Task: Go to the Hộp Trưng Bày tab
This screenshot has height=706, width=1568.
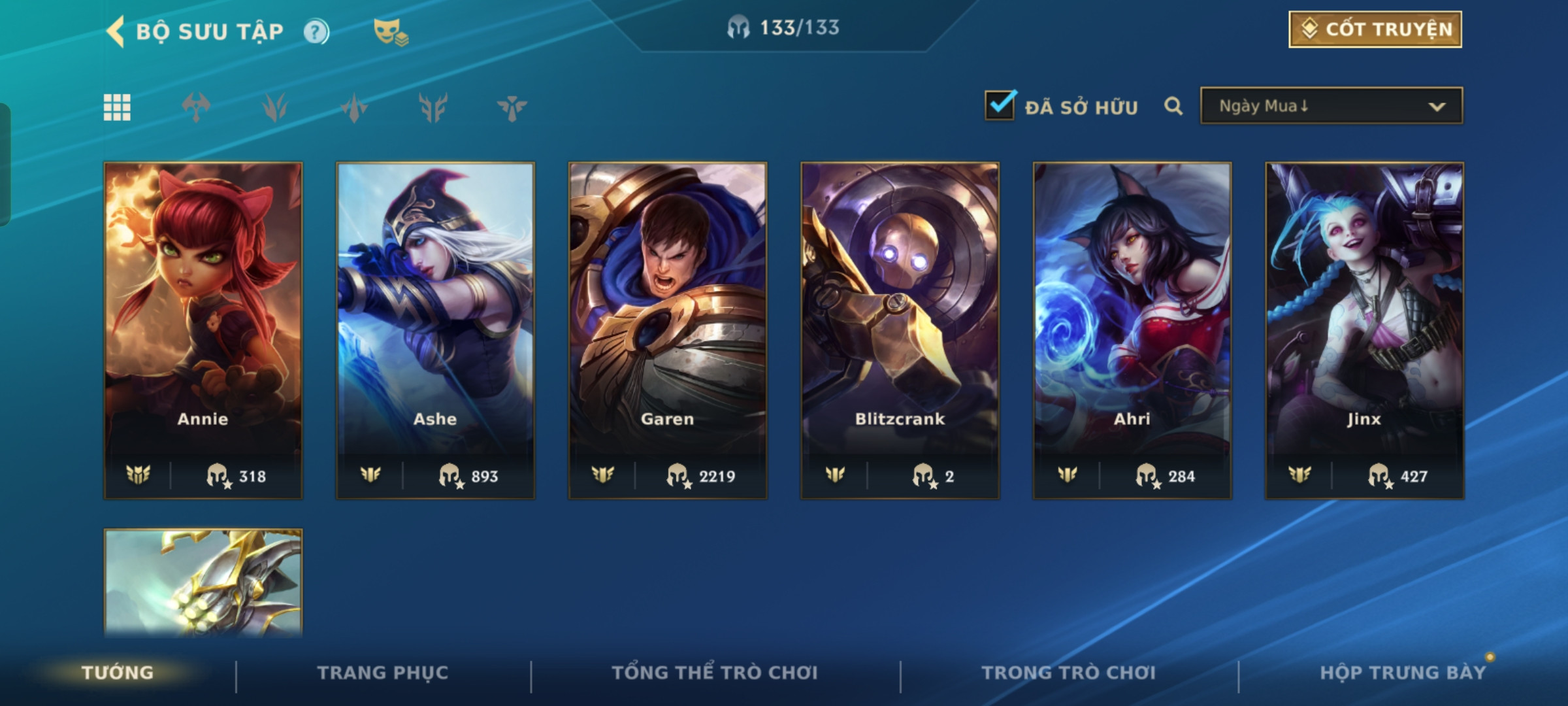Action: click(1403, 673)
